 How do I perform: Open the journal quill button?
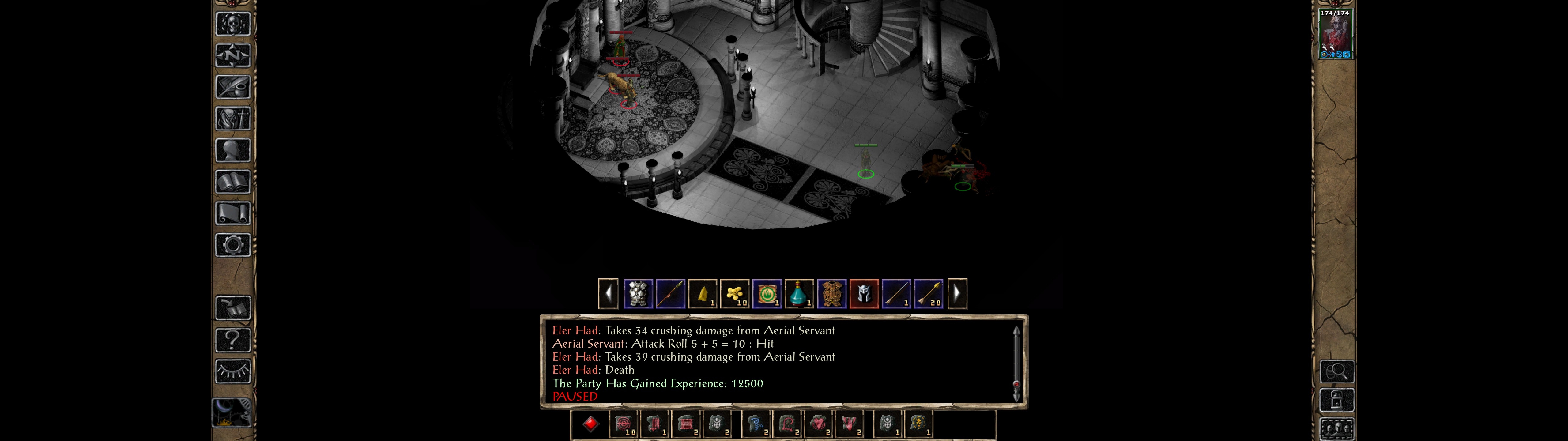pyautogui.click(x=233, y=87)
